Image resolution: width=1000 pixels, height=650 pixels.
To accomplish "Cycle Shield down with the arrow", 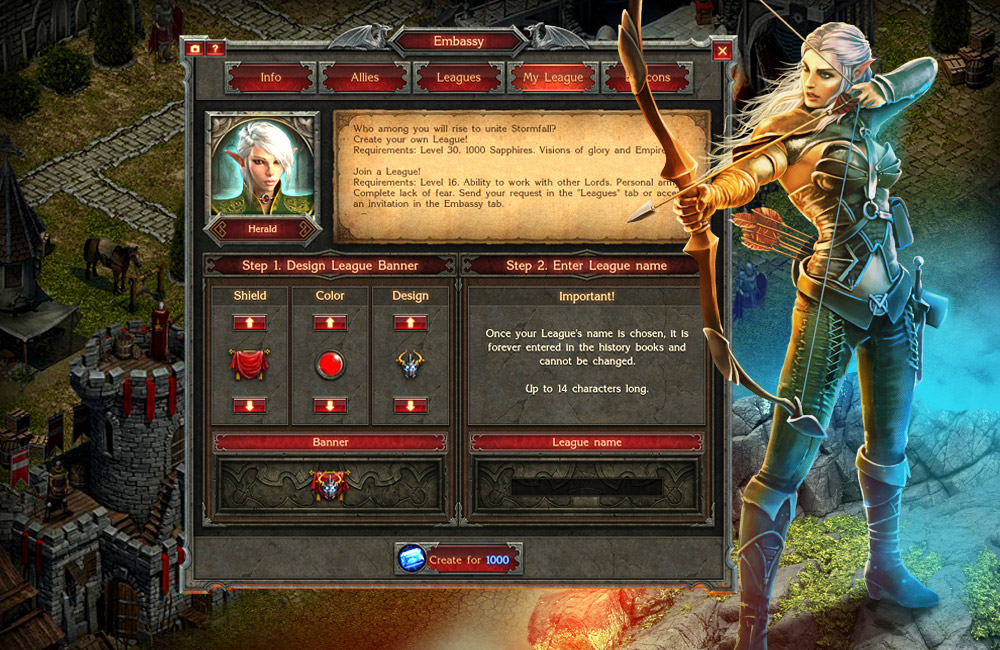I will 250,405.
